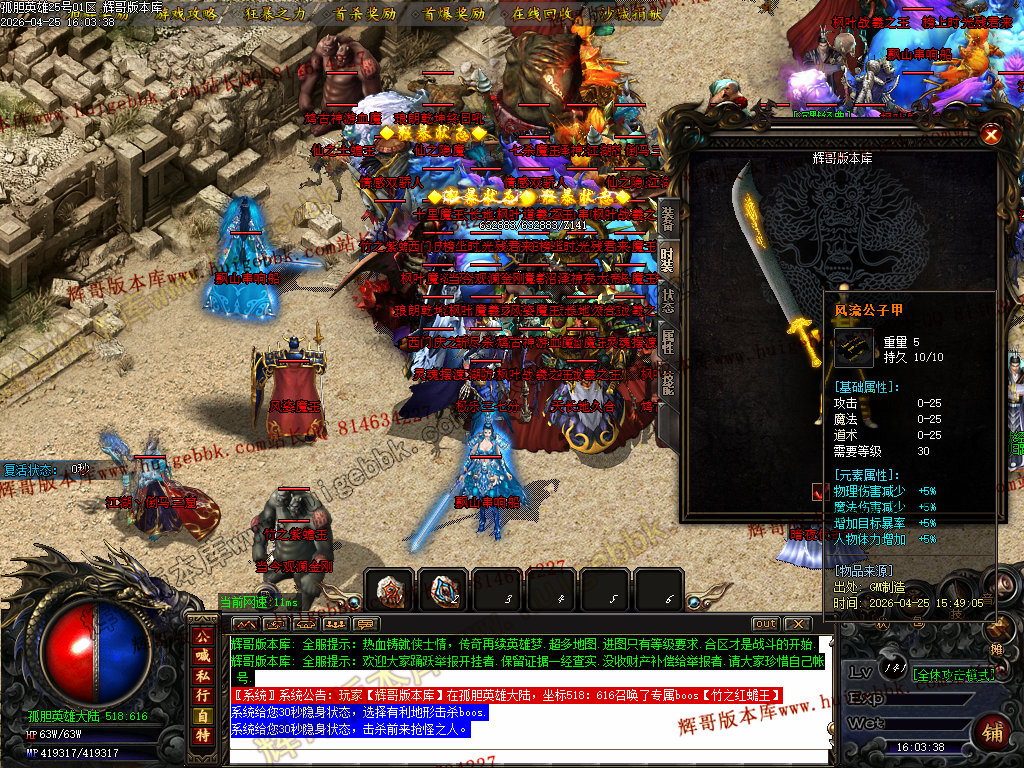Toggle the 全体攻击模式 attack mode label
Screen dimensions: 1024x768
tap(953, 675)
